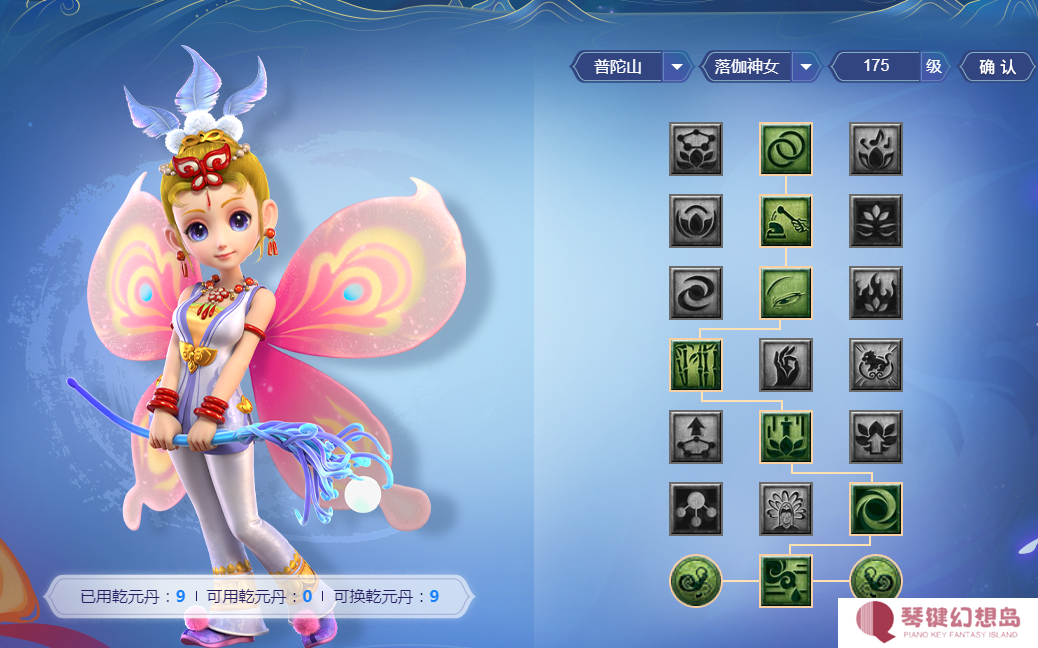The width and height of the screenshot is (1038, 648).
Task: Select the green bamboo skill node
Action: (x=696, y=365)
